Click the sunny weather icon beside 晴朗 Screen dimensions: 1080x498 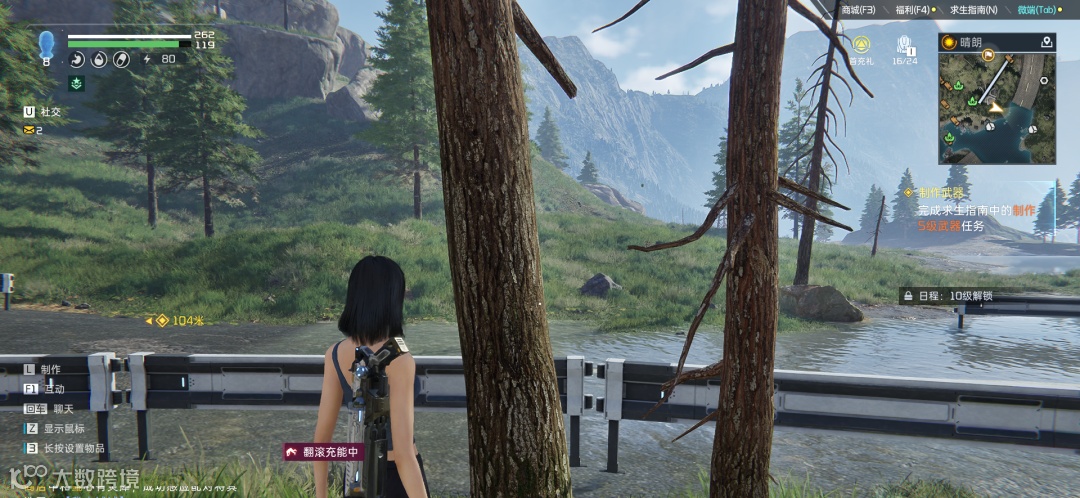(948, 42)
